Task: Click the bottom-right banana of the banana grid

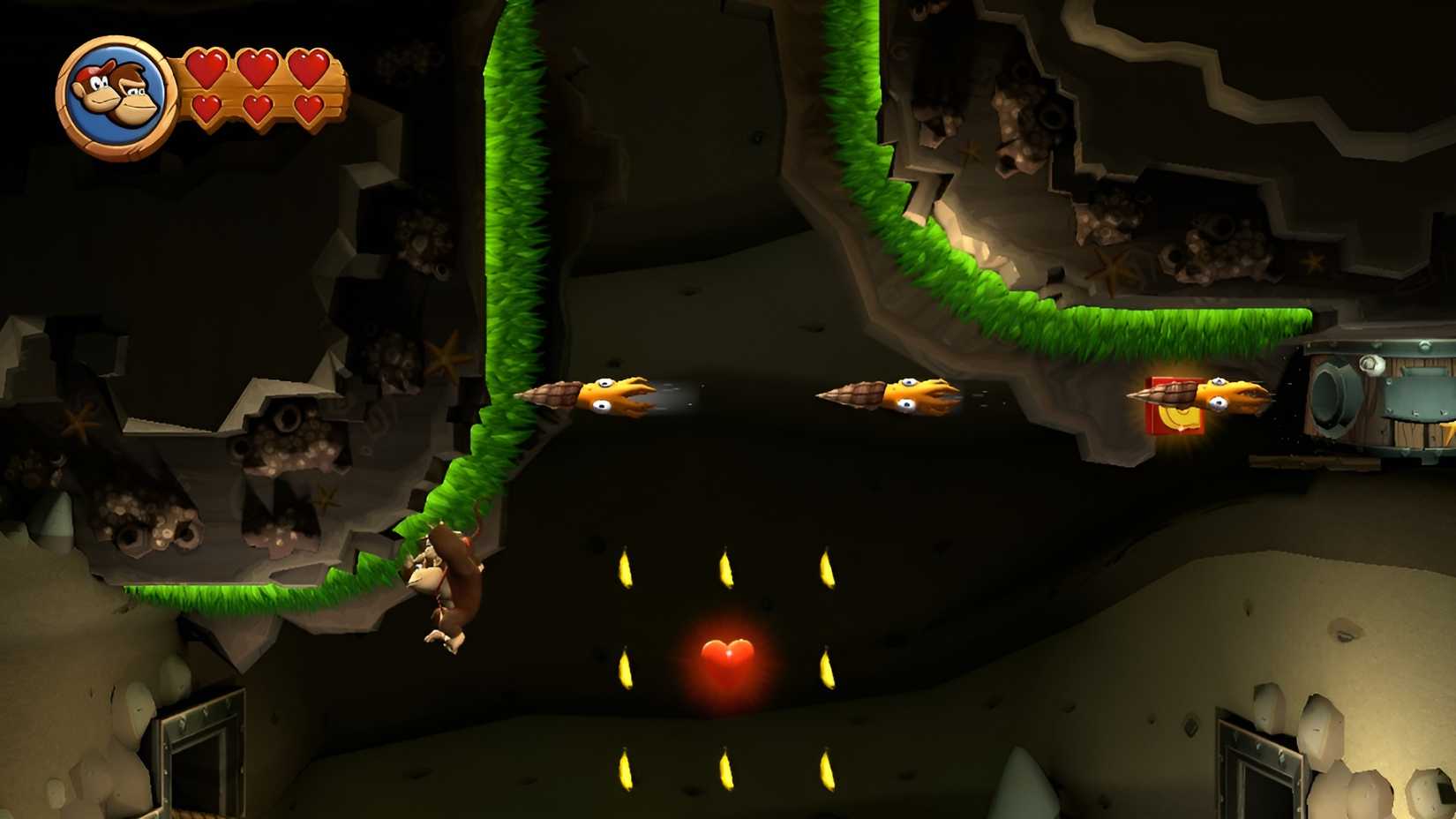Action: click(829, 768)
